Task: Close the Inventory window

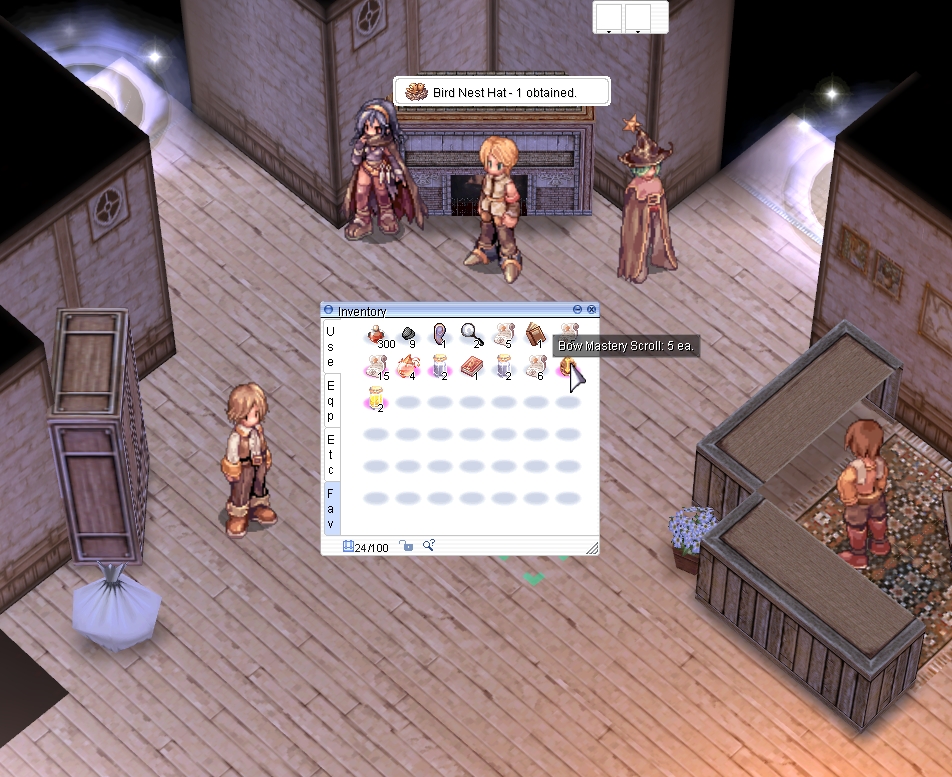Action: pyautogui.click(x=591, y=310)
